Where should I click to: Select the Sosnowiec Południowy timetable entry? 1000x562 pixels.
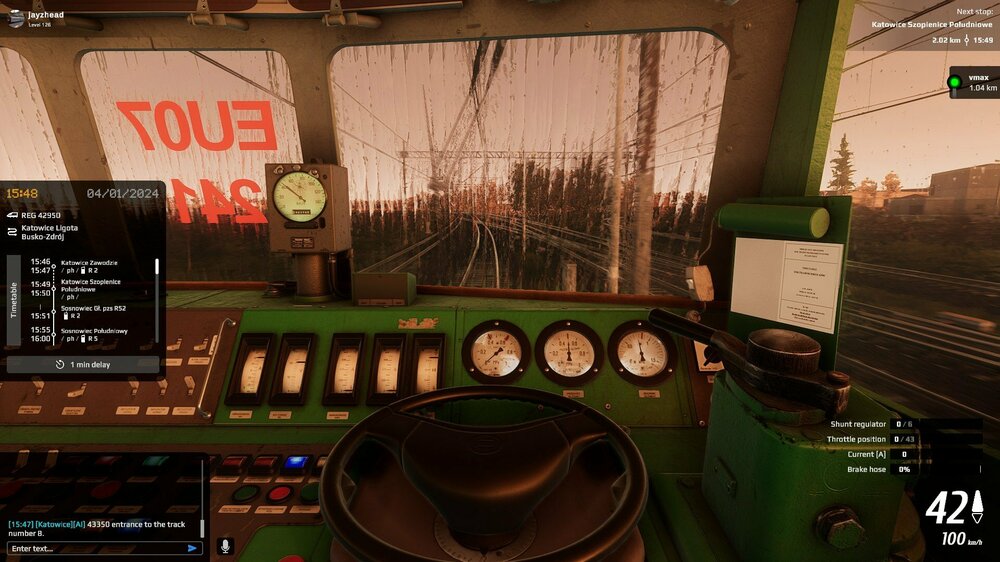click(x=90, y=333)
